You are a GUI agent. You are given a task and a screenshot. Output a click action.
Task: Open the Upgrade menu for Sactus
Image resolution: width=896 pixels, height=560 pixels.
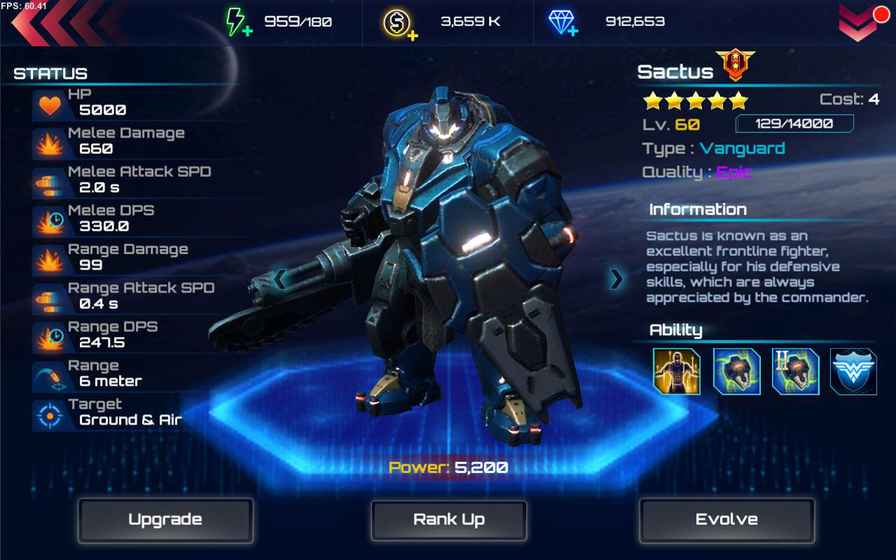pyautogui.click(x=165, y=520)
